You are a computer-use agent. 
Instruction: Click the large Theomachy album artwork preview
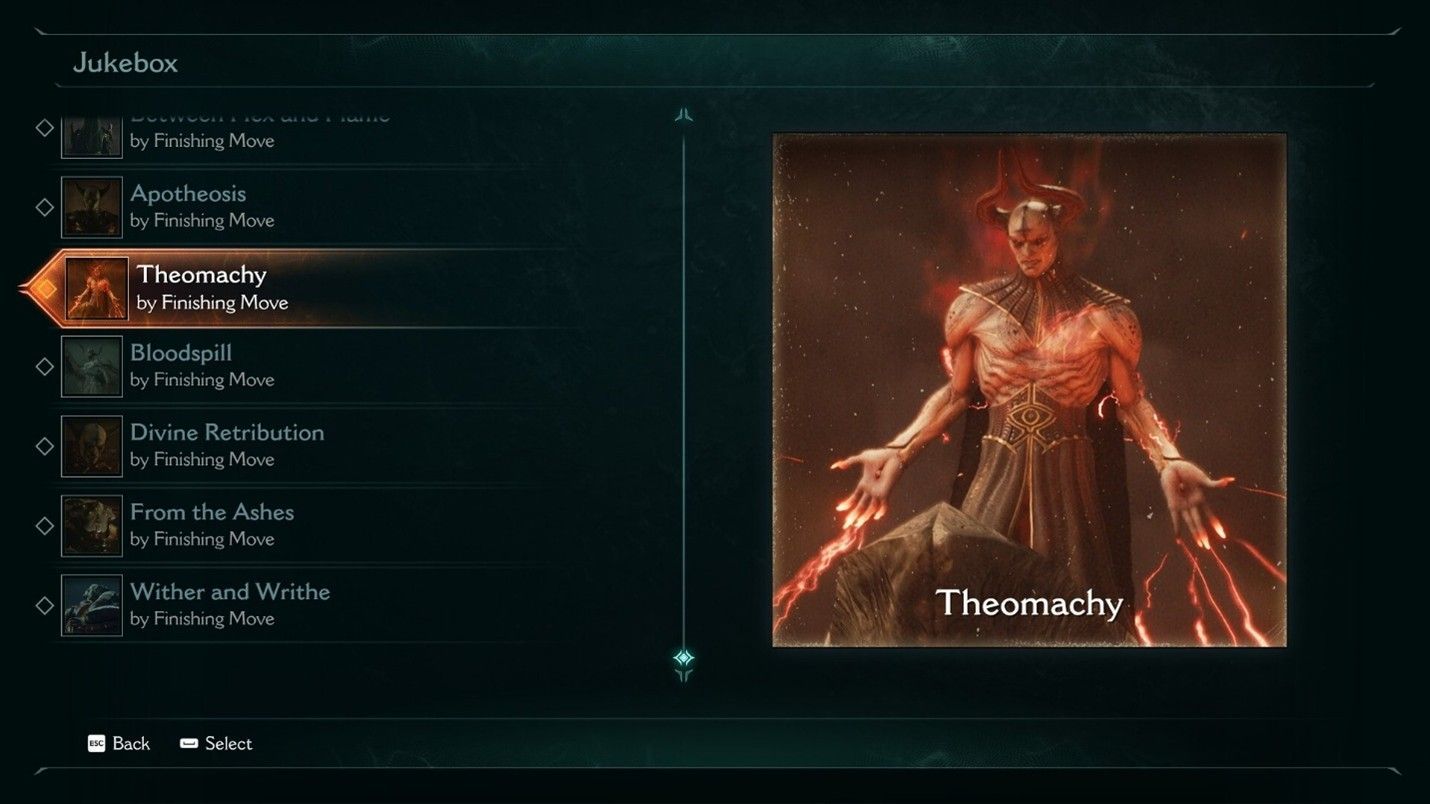coord(1027,390)
